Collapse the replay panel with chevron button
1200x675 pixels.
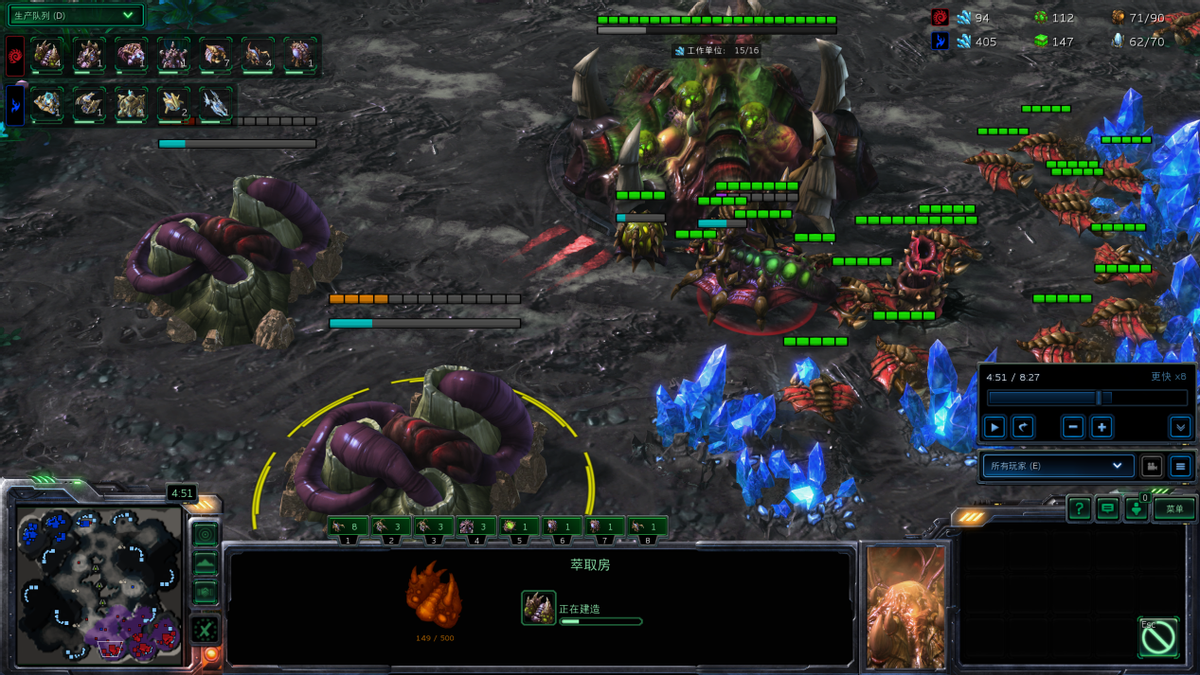[1180, 427]
